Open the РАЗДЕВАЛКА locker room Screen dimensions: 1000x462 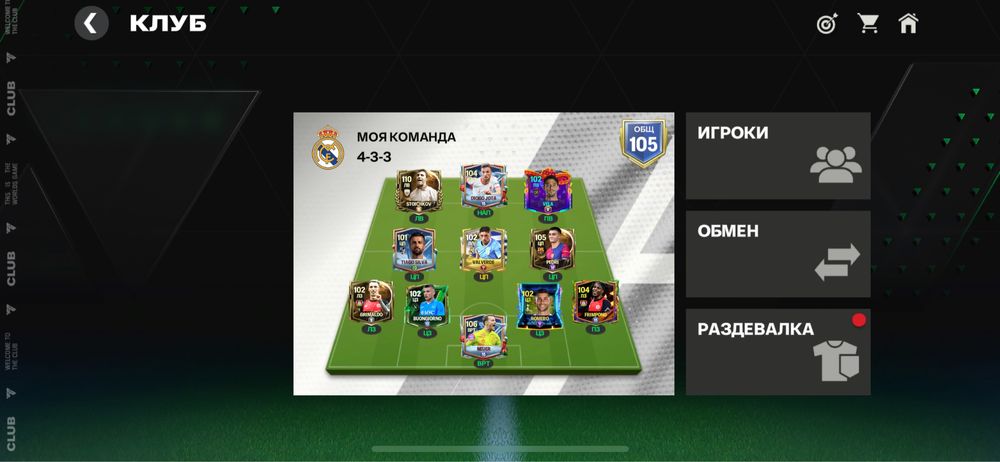[x=778, y=351]
